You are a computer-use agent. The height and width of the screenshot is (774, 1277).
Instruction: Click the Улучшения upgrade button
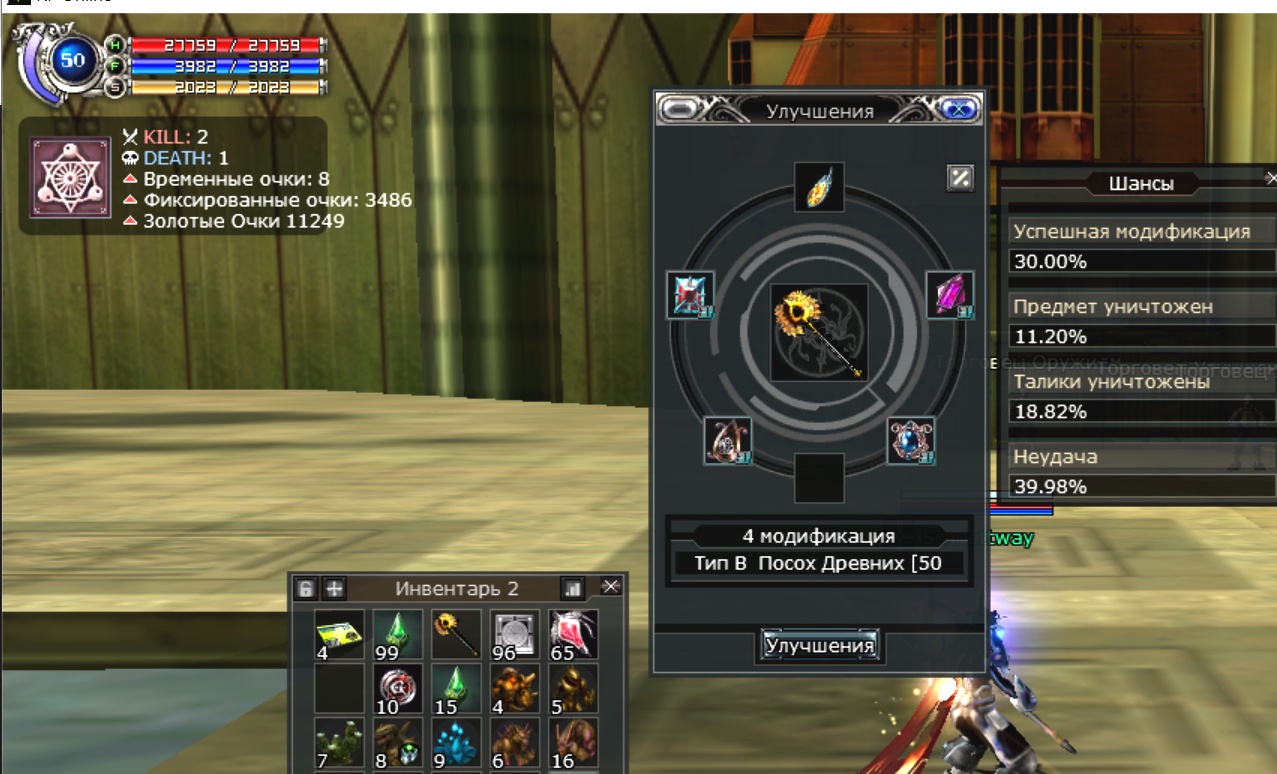(x=820, y=646)
